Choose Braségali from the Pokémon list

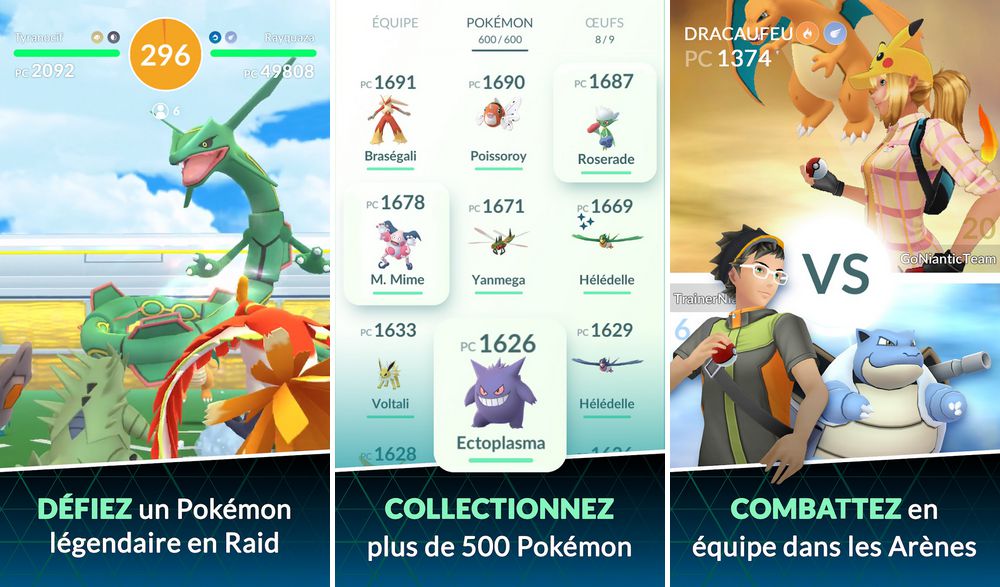(390, 120)
